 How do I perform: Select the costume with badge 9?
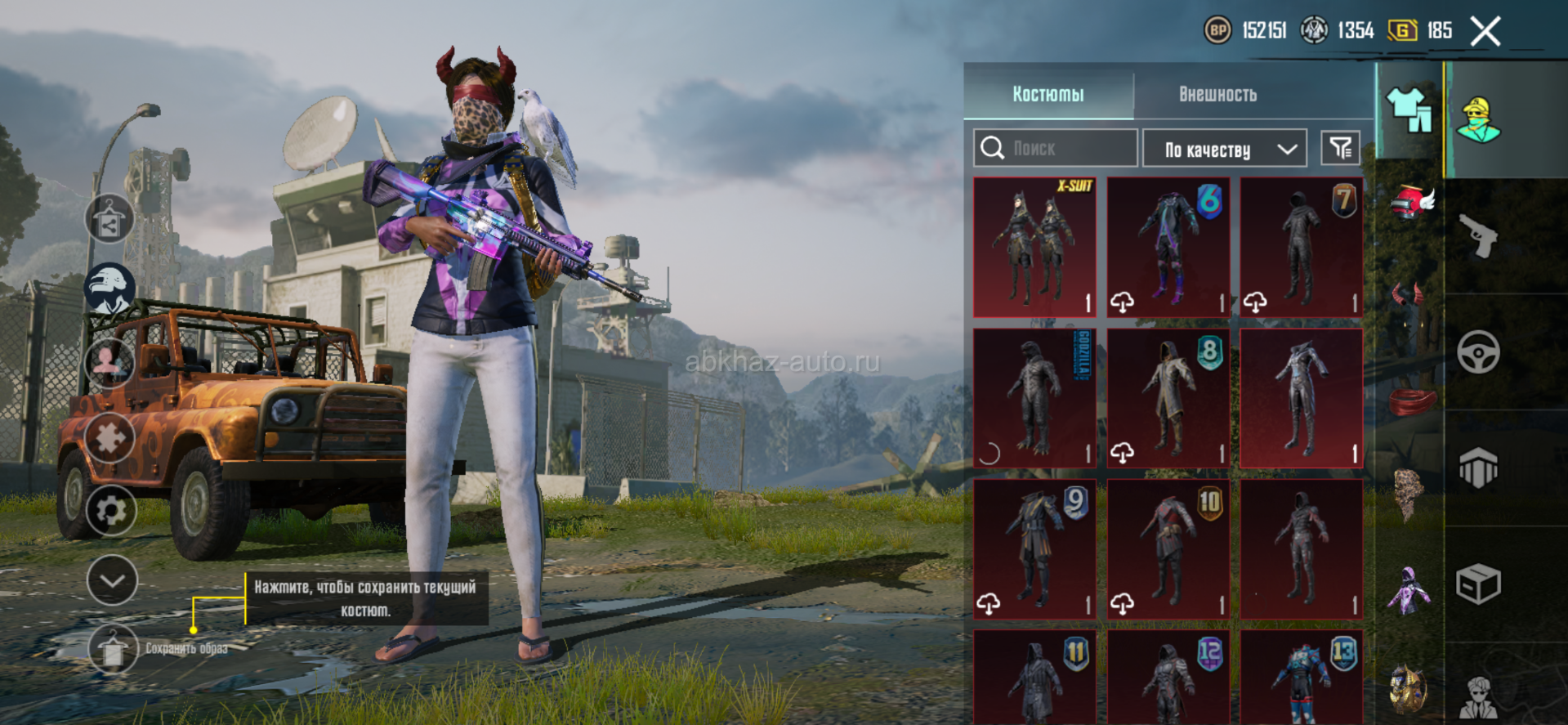(1034, 548)
